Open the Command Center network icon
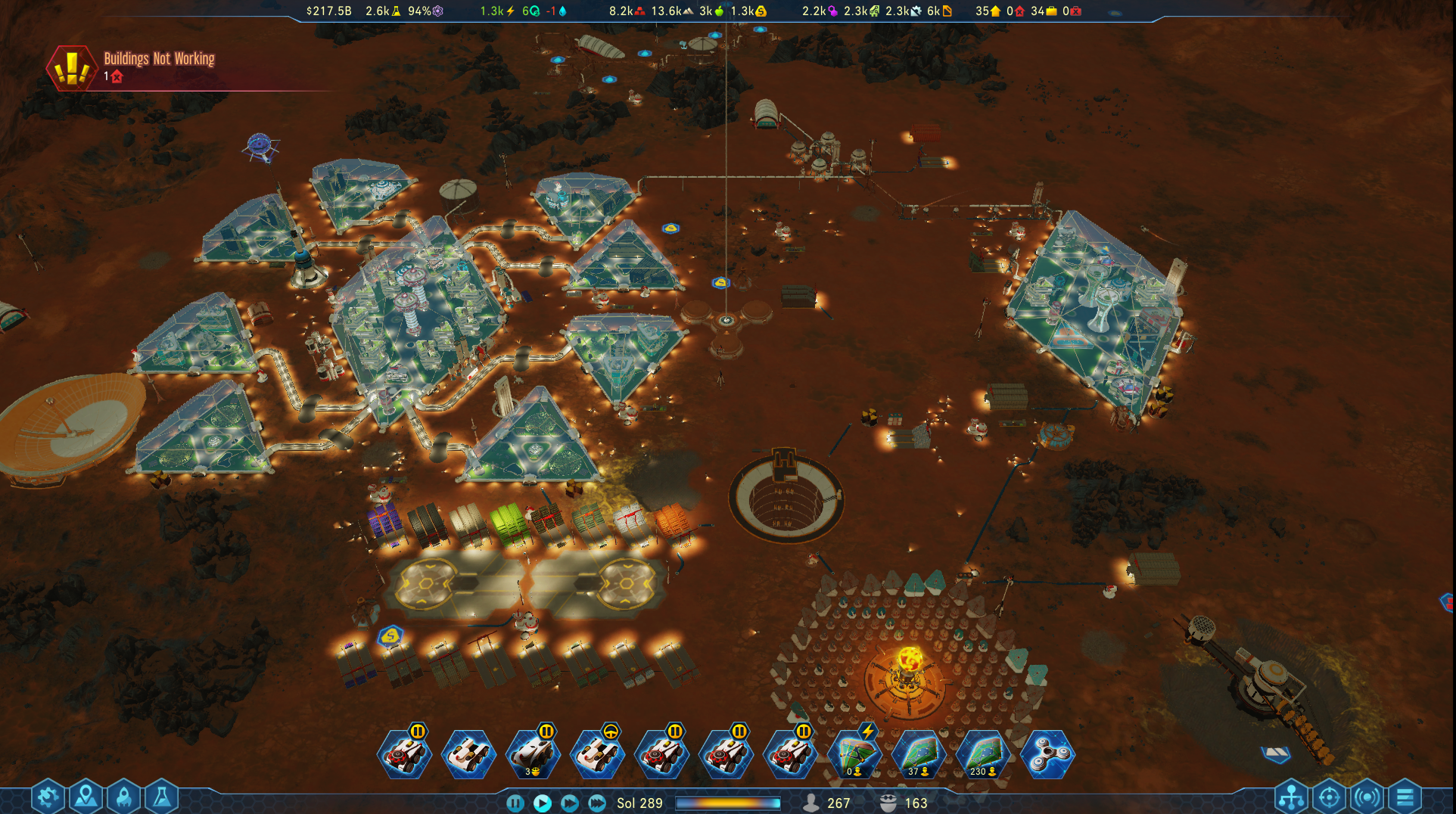 click(1291, 796)
